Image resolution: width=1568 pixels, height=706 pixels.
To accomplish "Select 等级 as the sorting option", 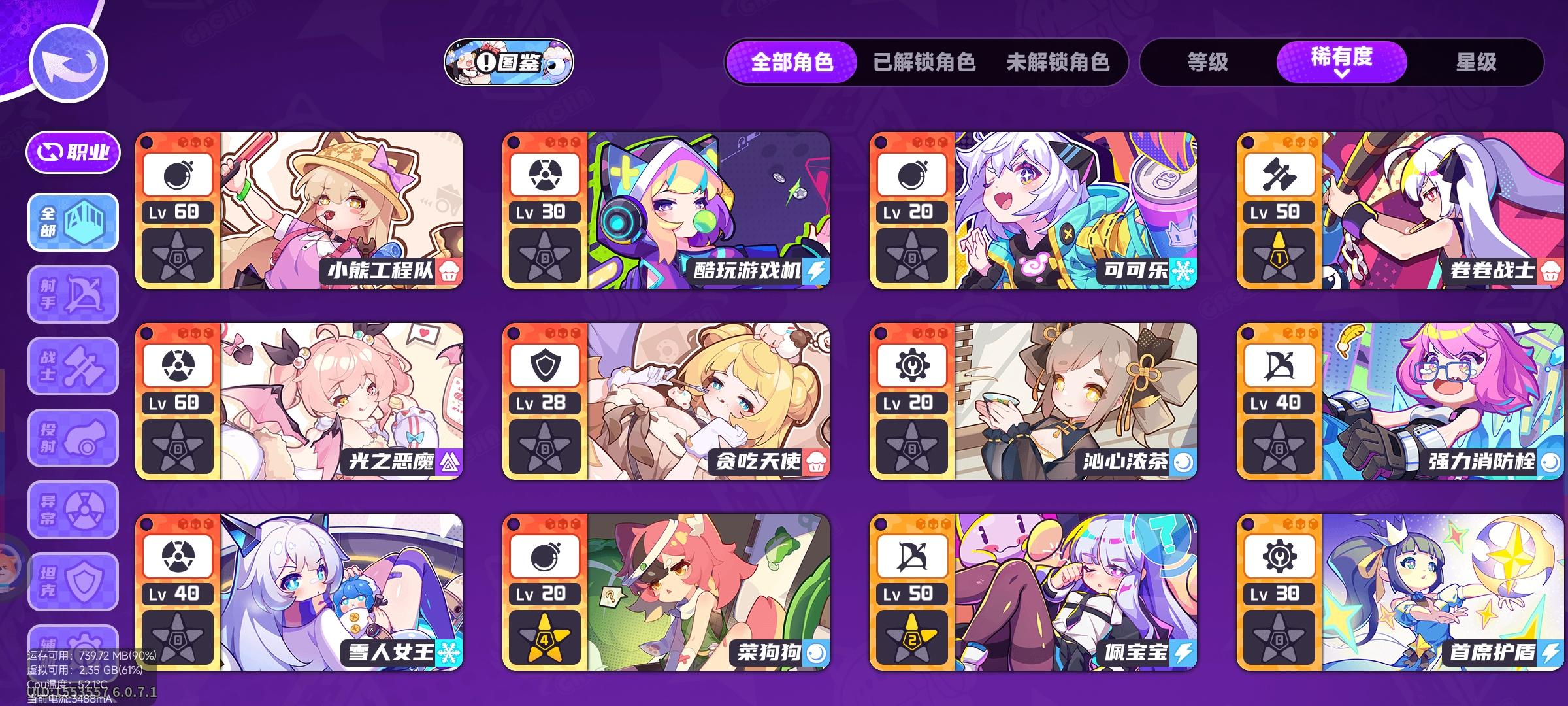I will pyautogui.click(x=1207, y=63).
